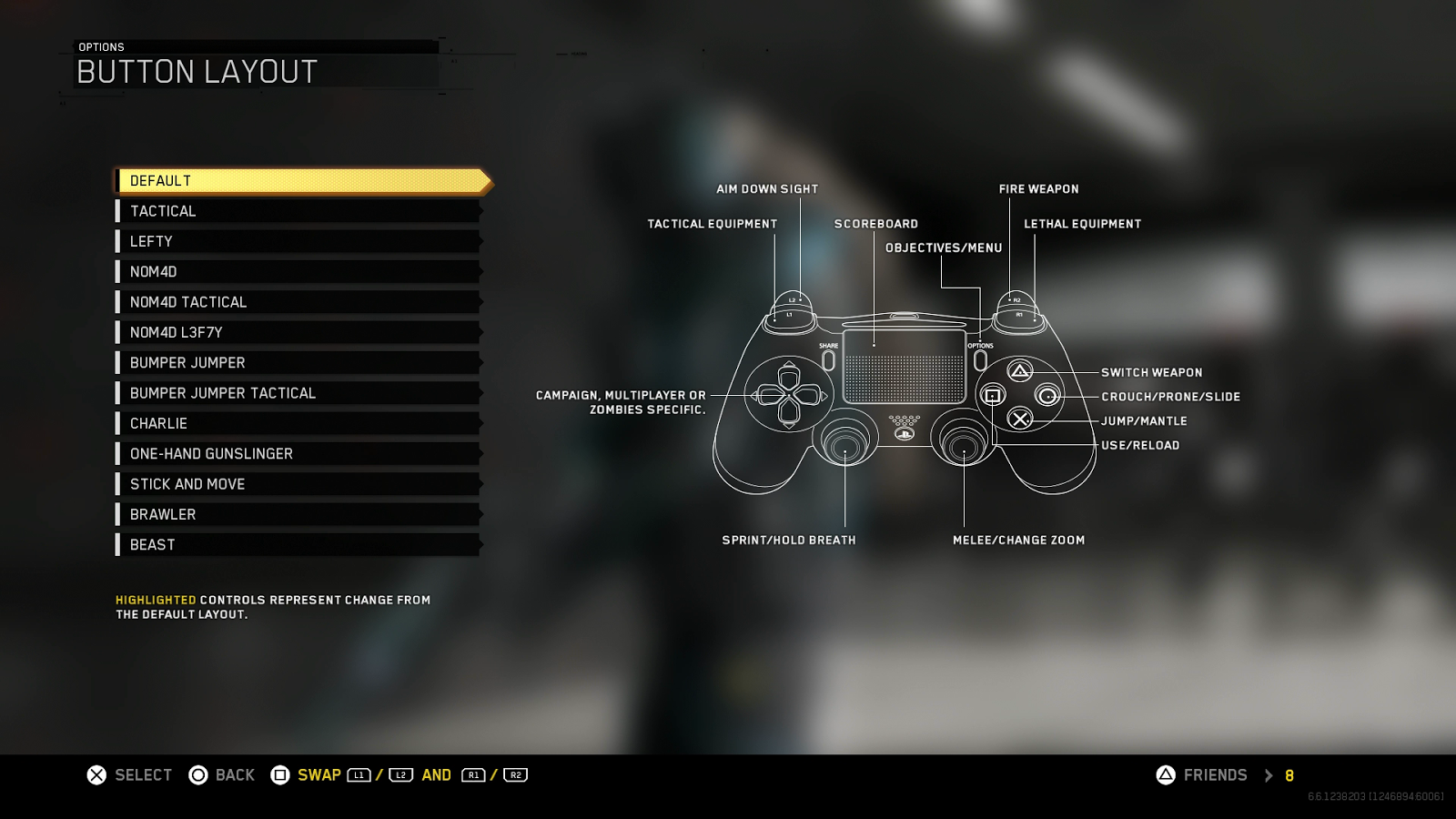1456x819 pixels.
Task: Click the circle Back icon in the bottom bar
Action: (197, 774)
